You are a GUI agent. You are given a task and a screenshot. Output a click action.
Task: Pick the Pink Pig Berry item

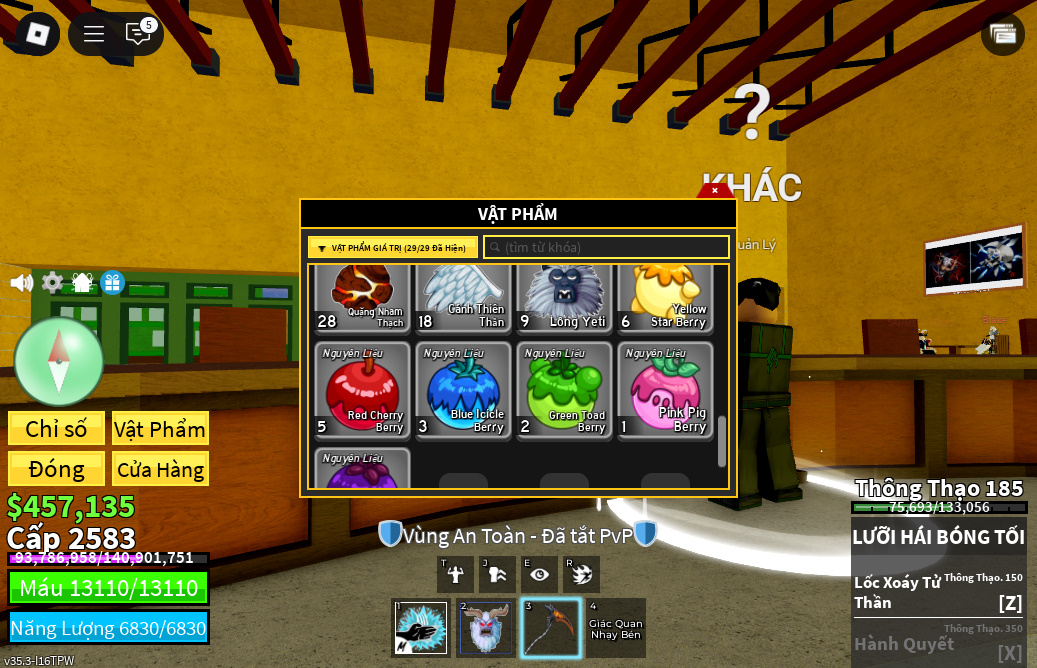[666, 391]
